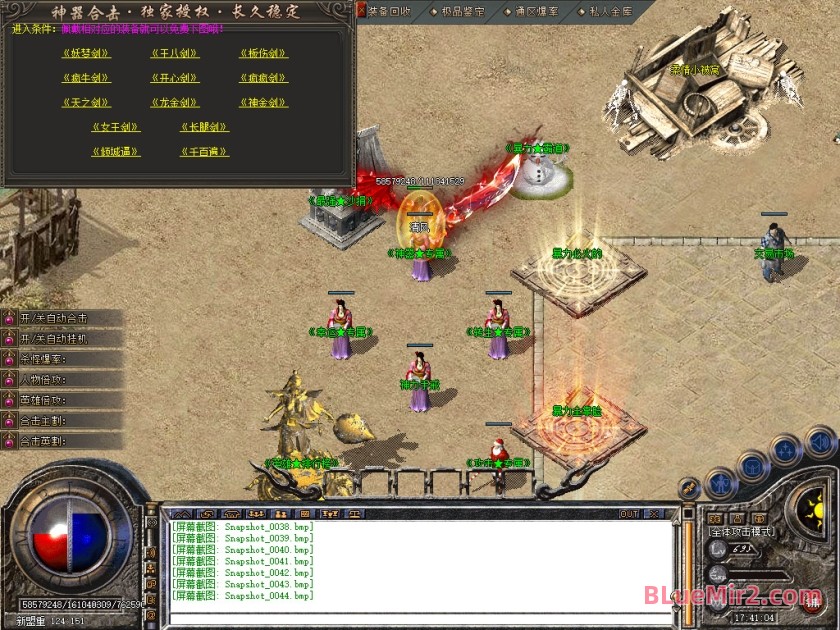Choose the 《王八剑》 entry
Image resolution: width=840 pixels, height=630 pixels.
point(175,53)
